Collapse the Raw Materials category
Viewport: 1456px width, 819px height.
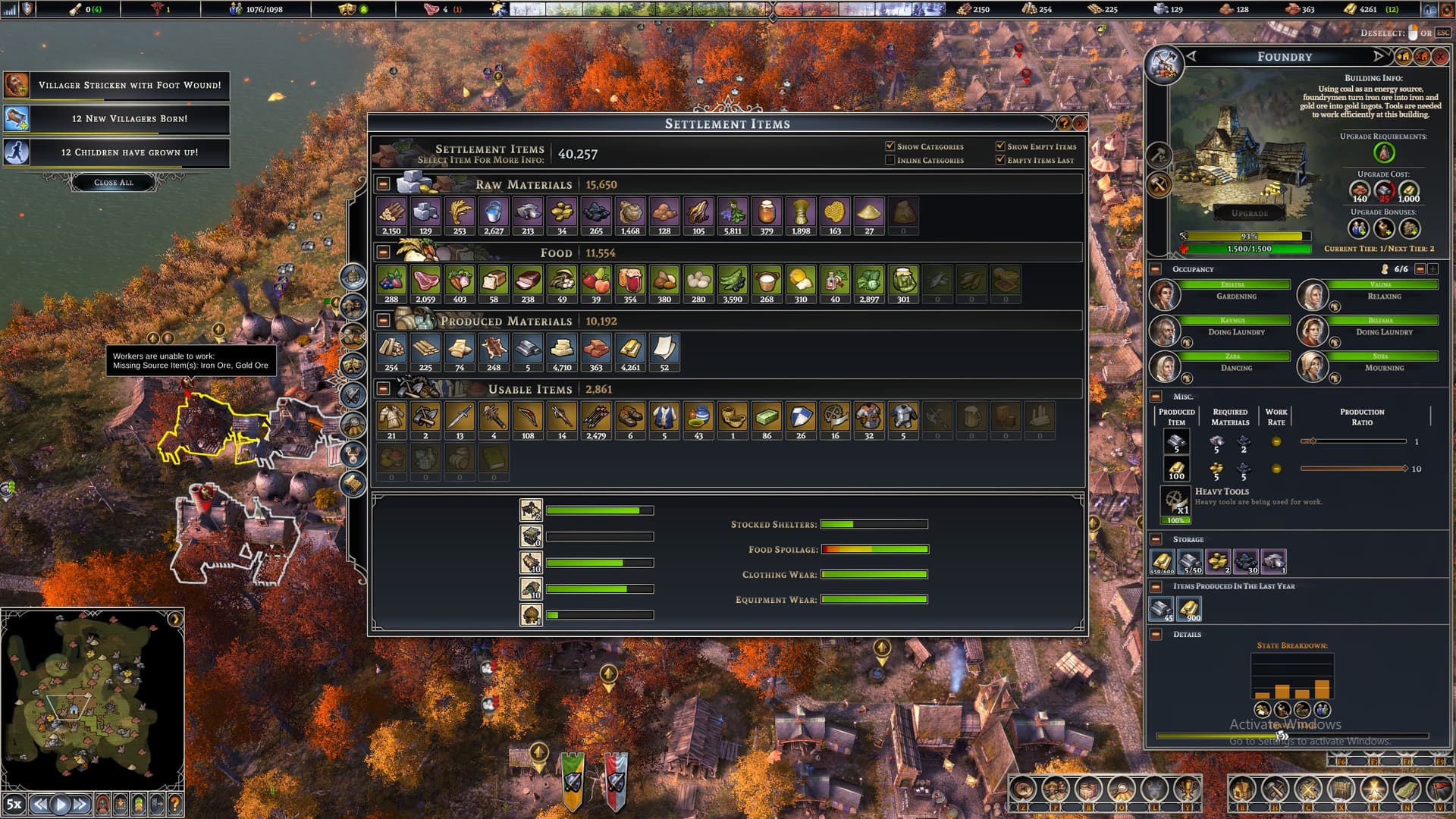point(384,184)
